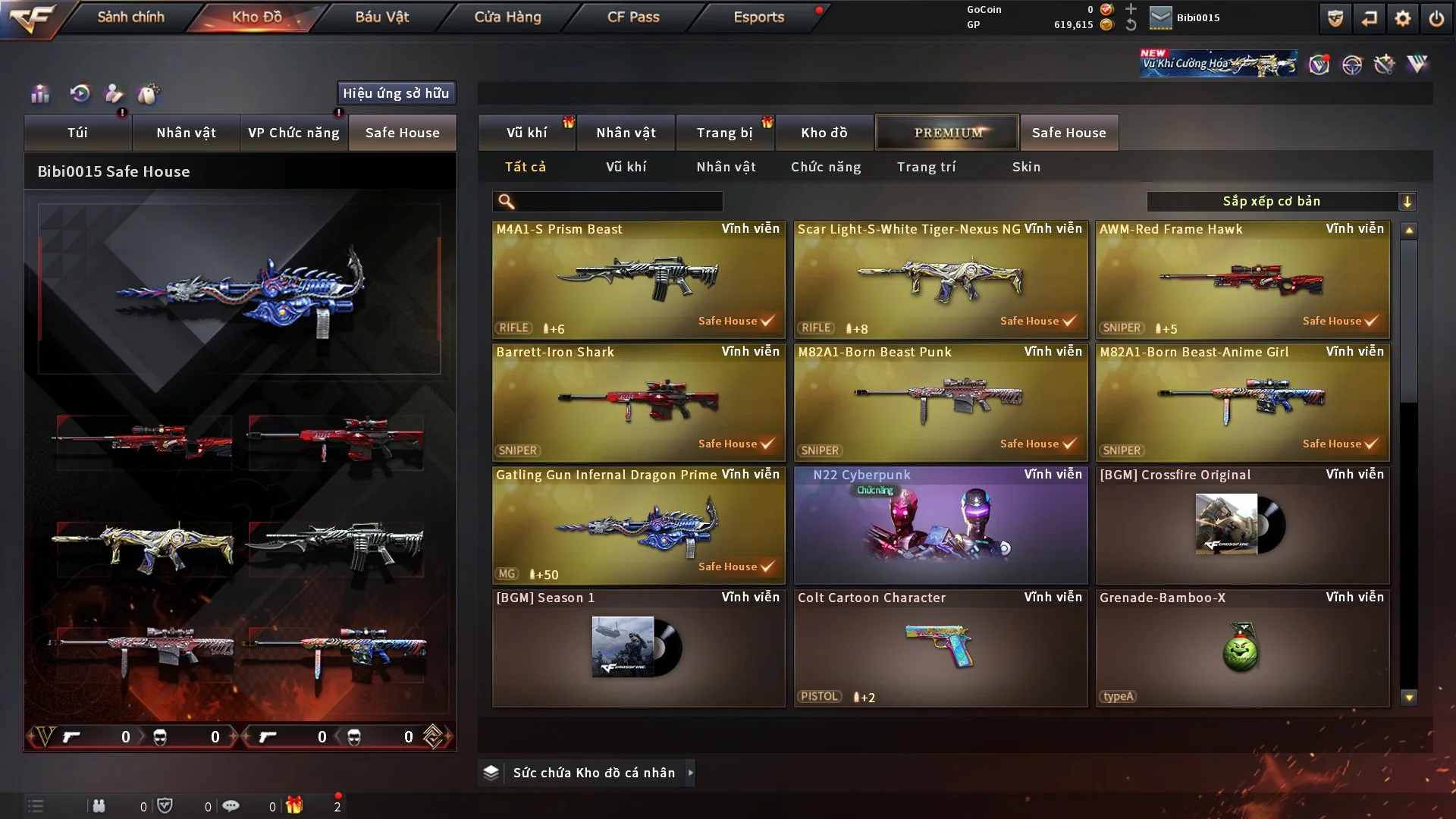
Task: Open the settings gear icon
Action: pyautogui.click(x=1402, y=18)
